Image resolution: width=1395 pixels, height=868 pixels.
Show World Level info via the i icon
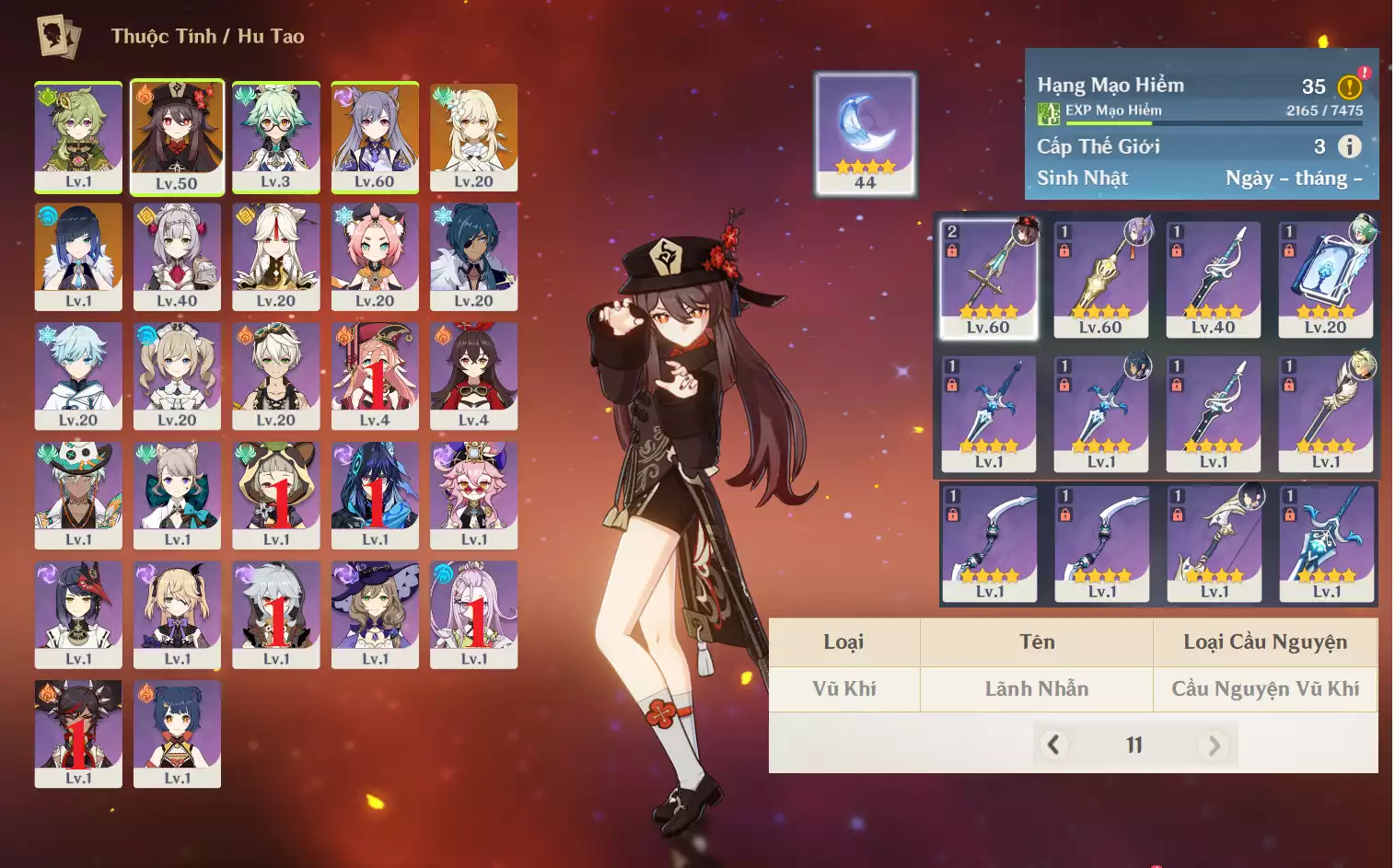1349,146
